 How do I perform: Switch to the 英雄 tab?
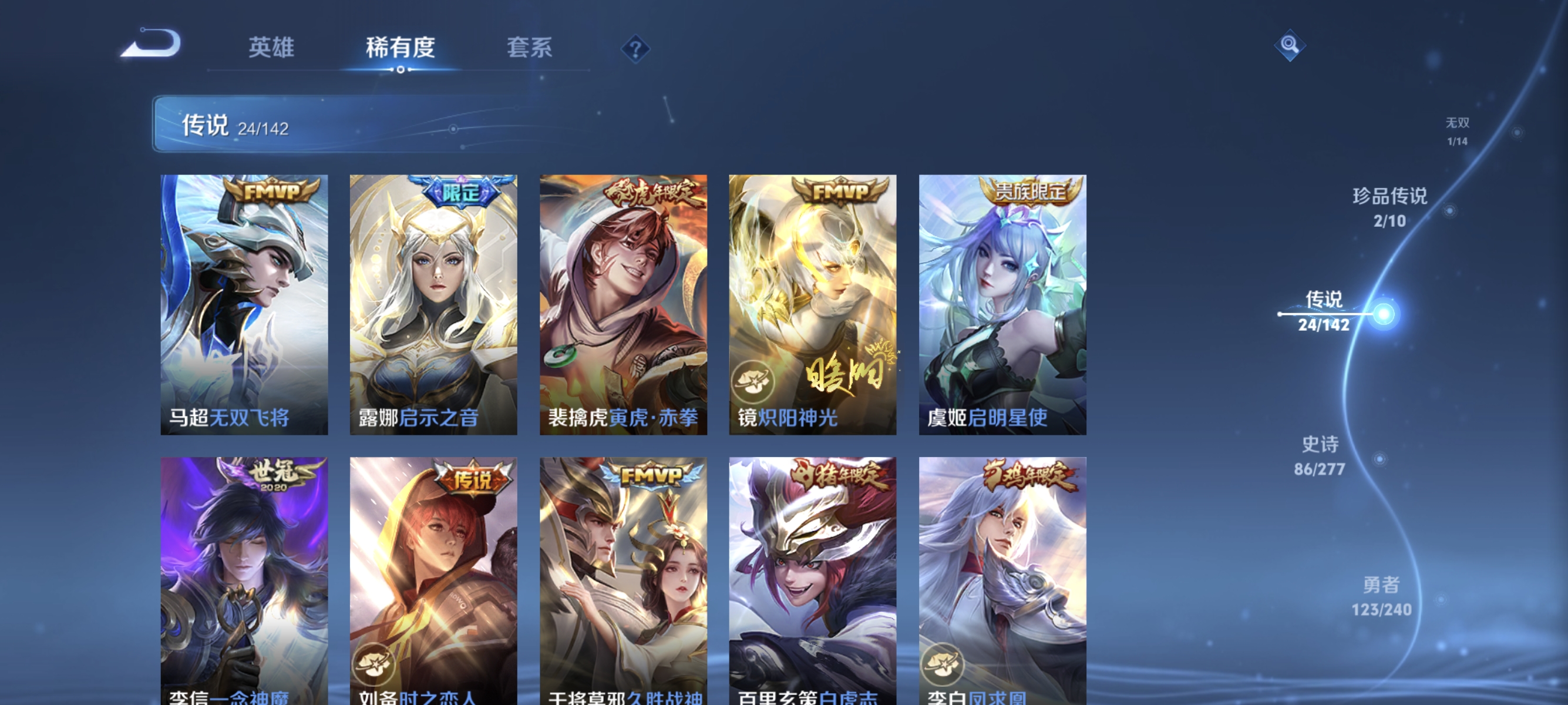[x=271, y=49]
